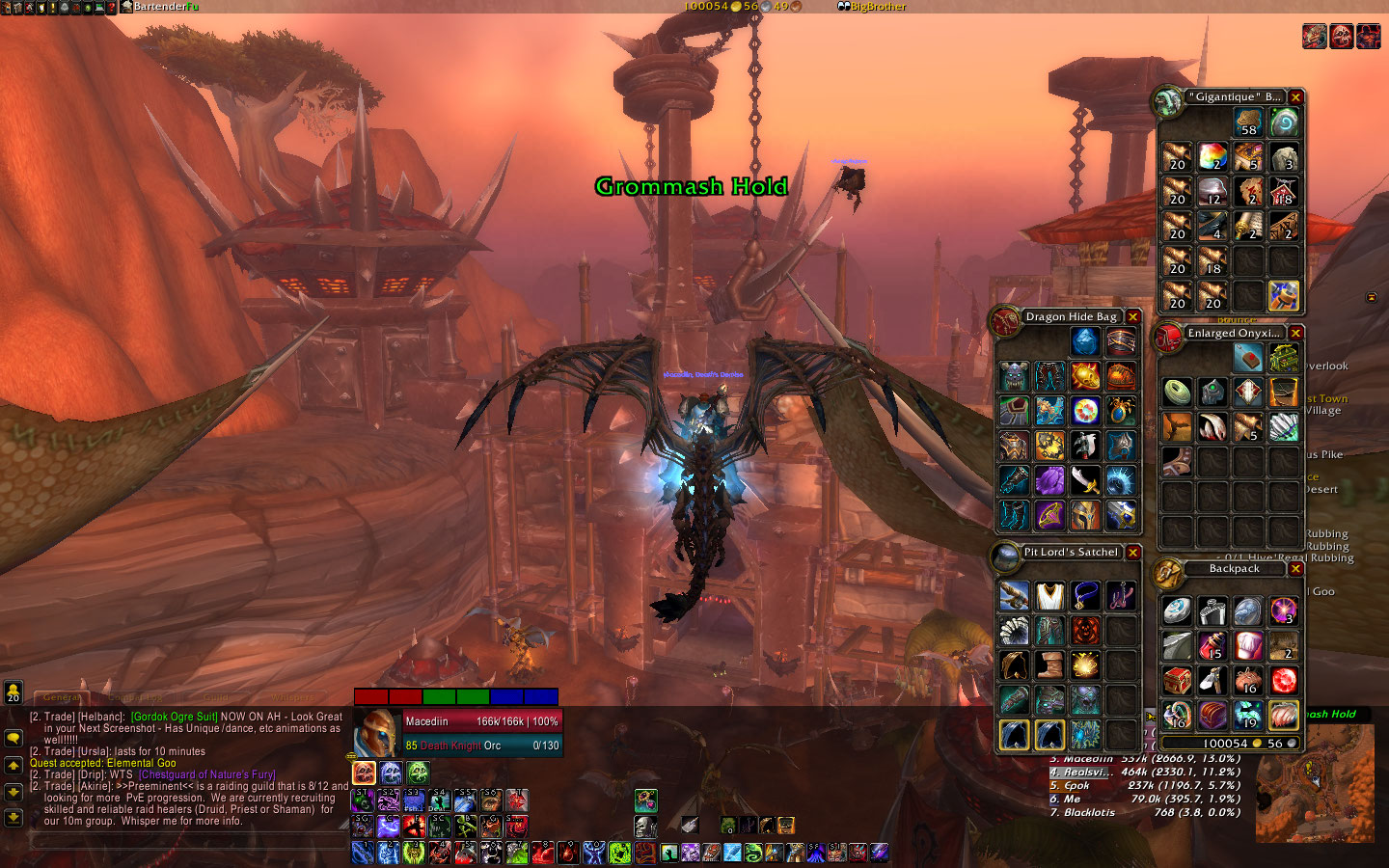Select the golden-hilted scimitar in Dragon Hide Bag

coord(1085,480)
